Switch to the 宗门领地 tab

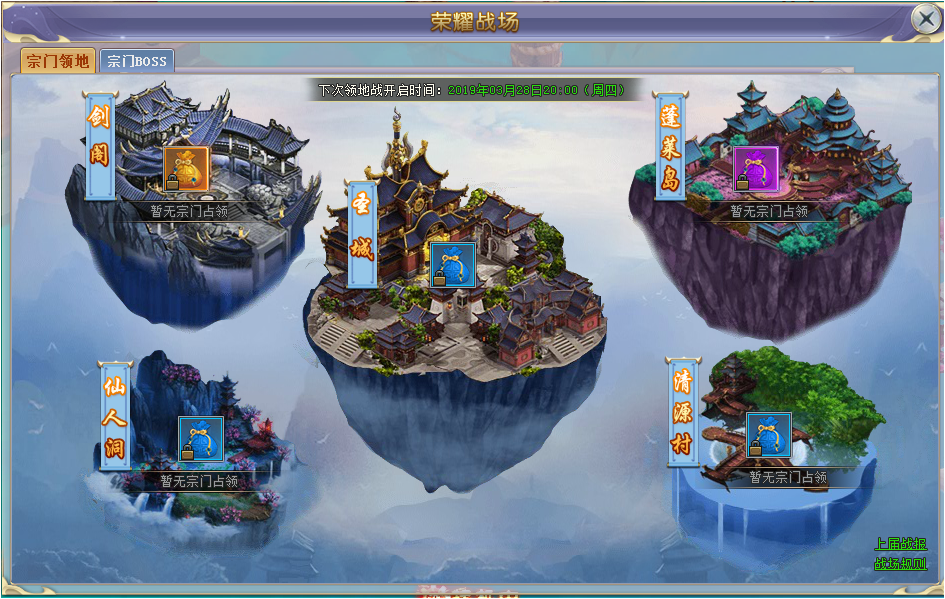pos(58,61)
